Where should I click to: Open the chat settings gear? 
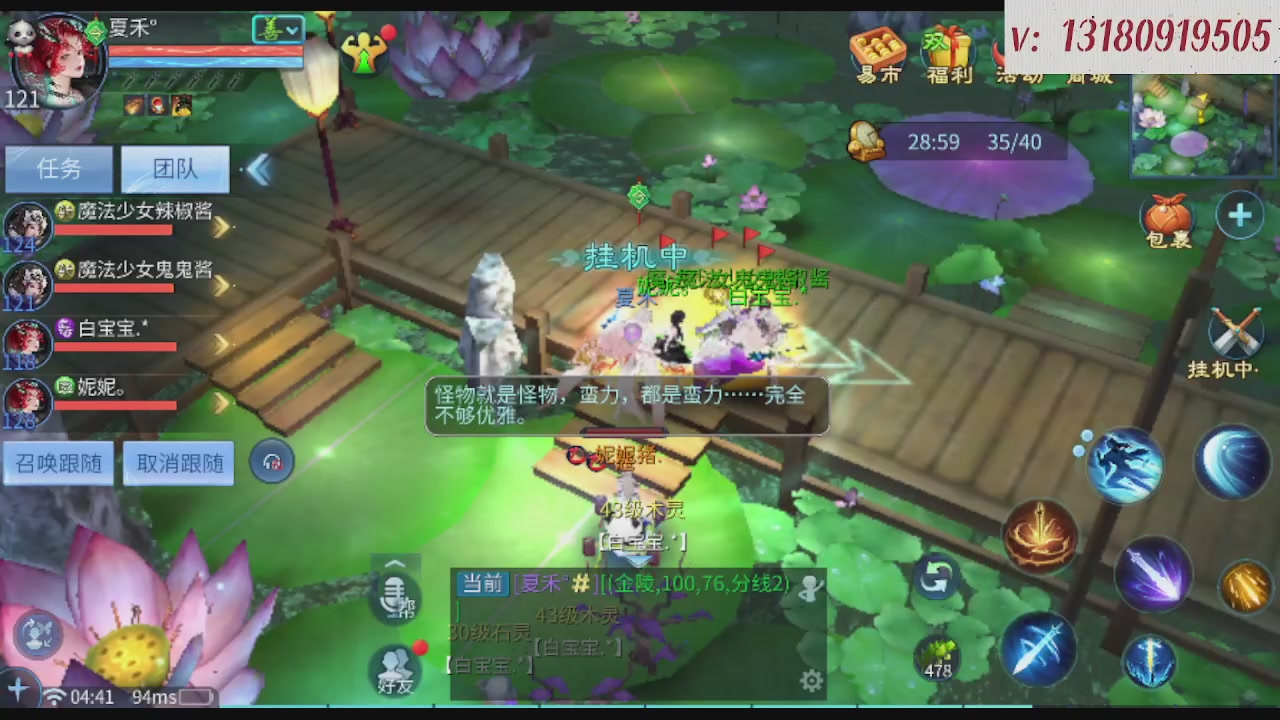(x=811, y=680)
